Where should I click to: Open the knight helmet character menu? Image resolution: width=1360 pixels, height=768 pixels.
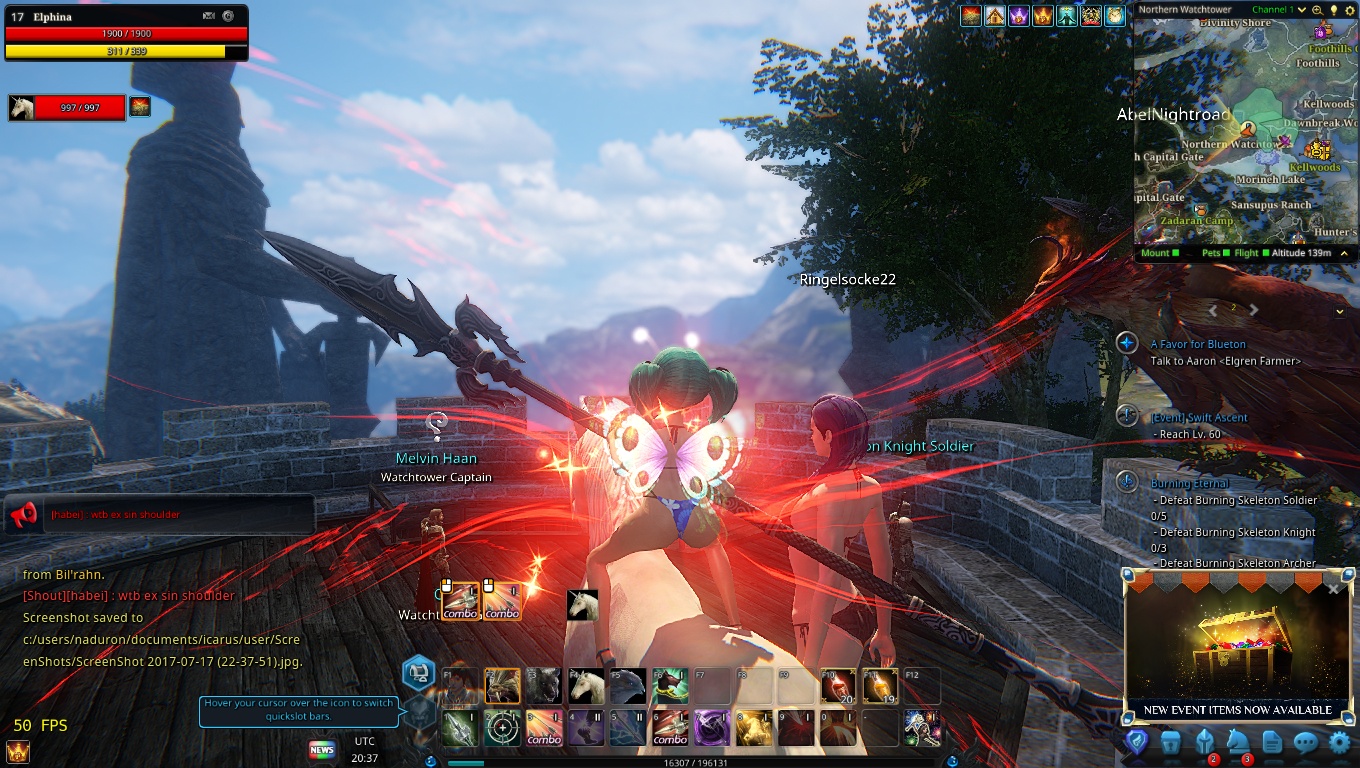click(x=1204, y=743)
